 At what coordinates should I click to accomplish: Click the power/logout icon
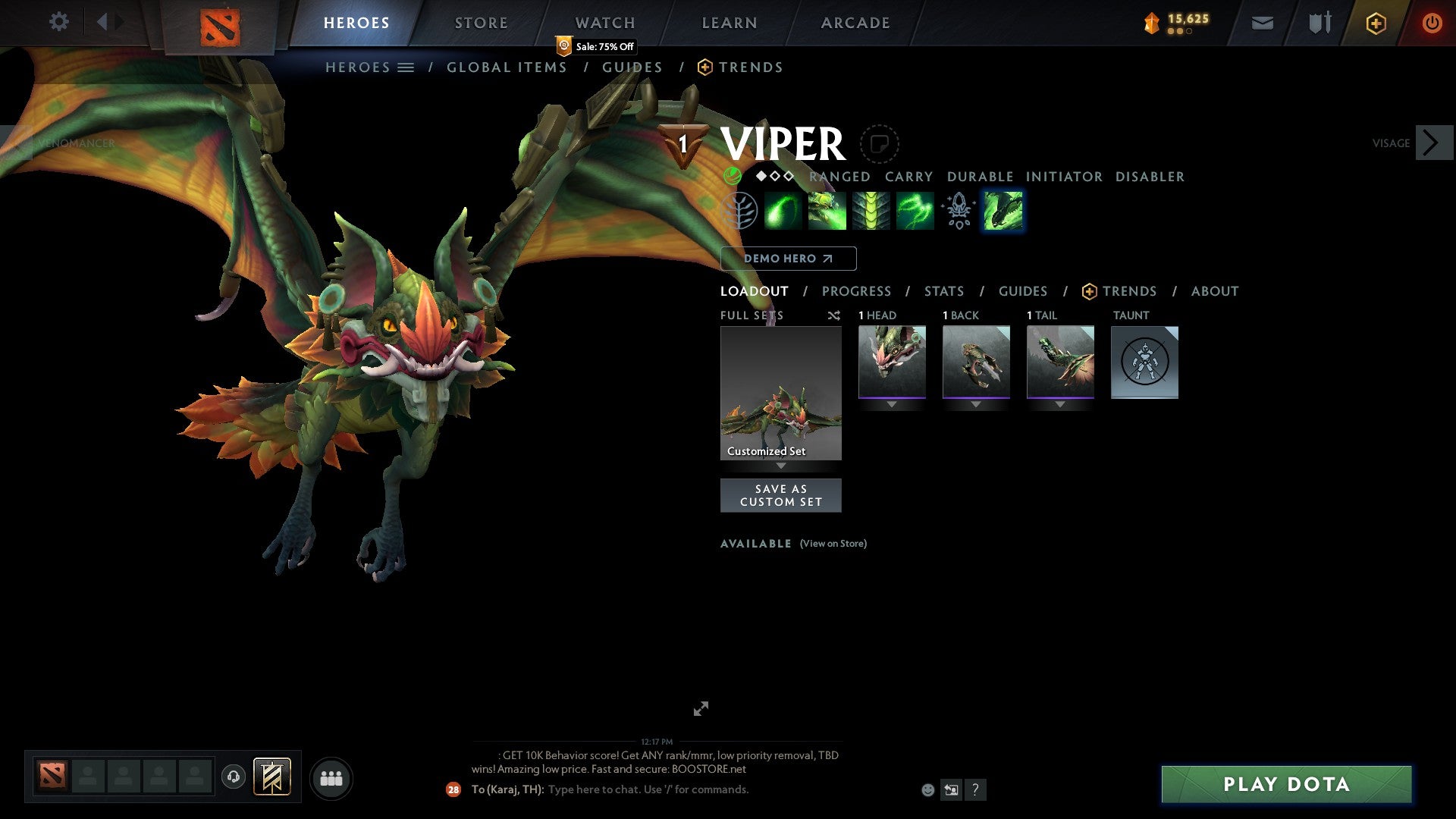[x=1432, y=22]
